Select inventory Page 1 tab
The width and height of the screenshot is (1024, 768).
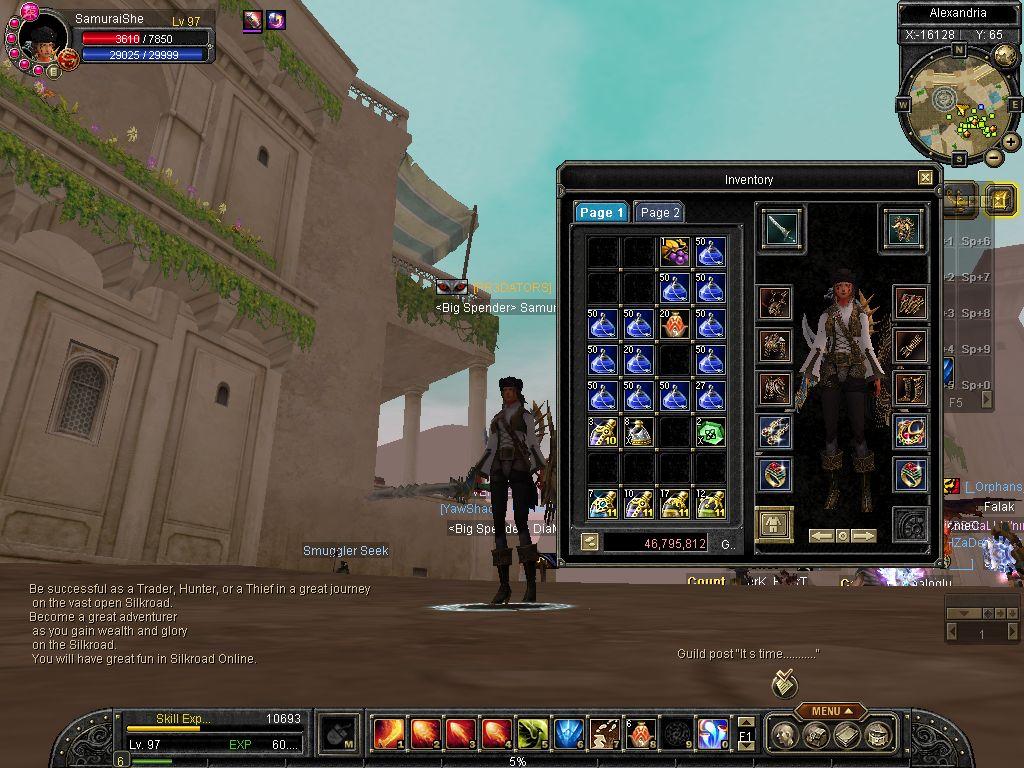coord(601,212)
